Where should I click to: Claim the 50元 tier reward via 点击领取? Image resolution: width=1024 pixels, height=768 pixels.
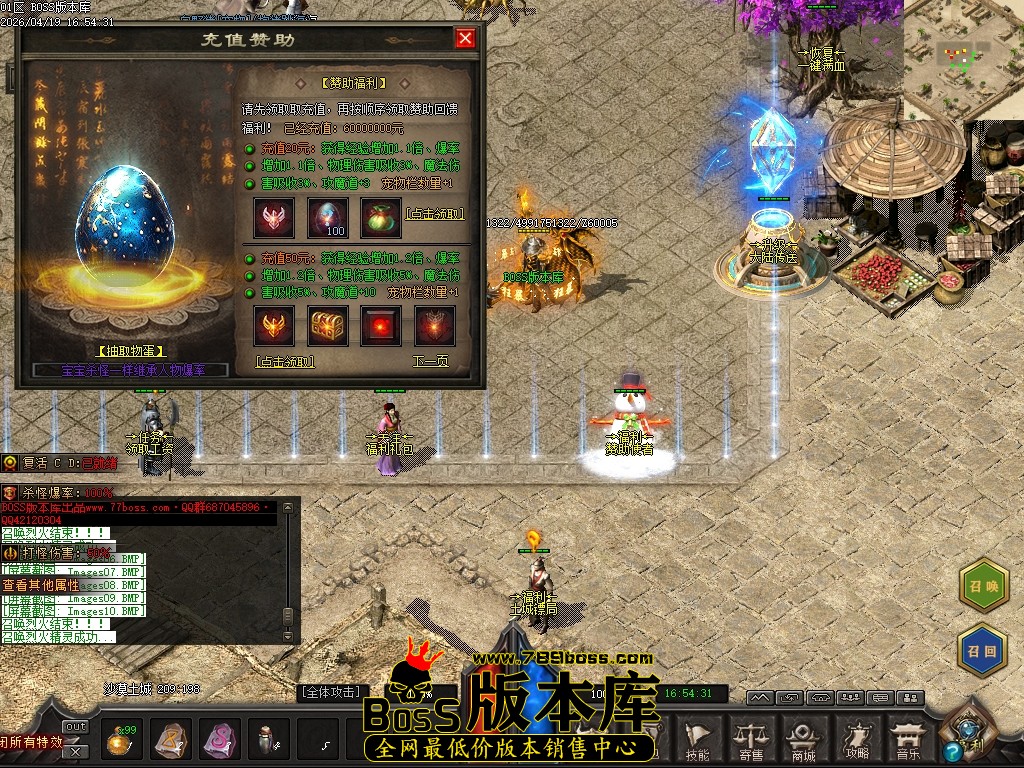(285, 362)
